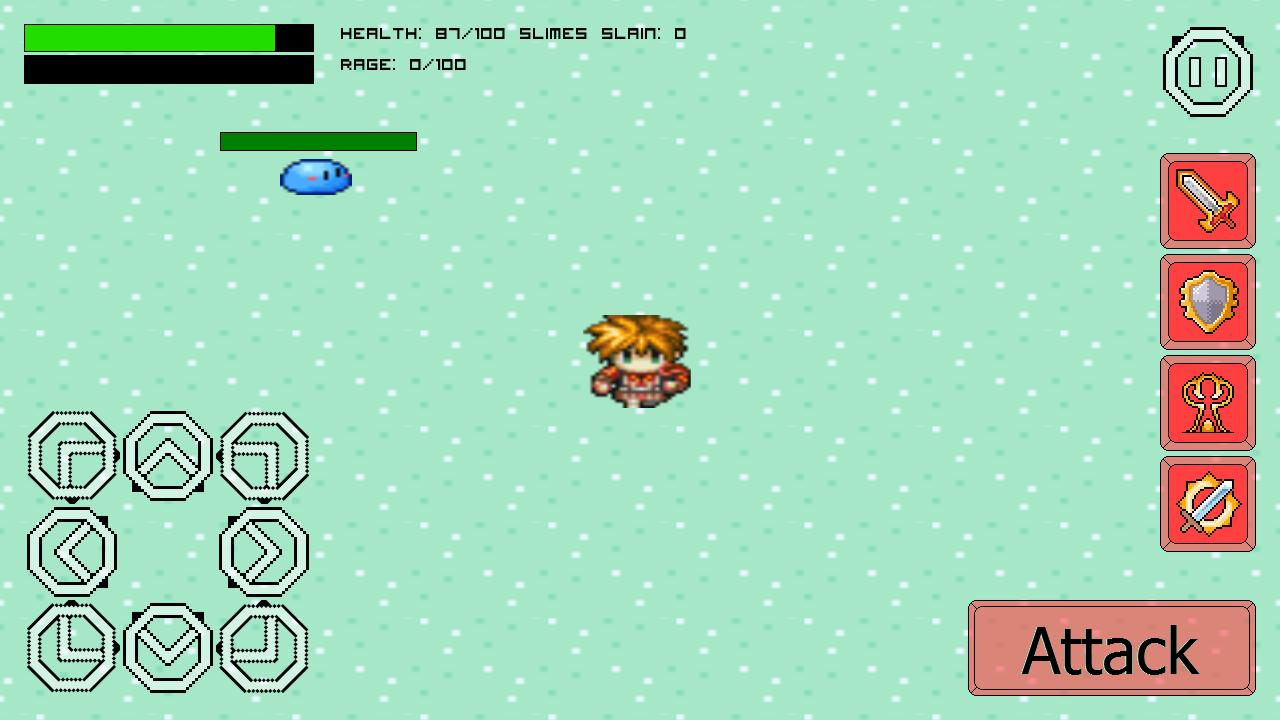Select the sword attack ability icon
This screenshot has height=720, width=1280.
1207,201
